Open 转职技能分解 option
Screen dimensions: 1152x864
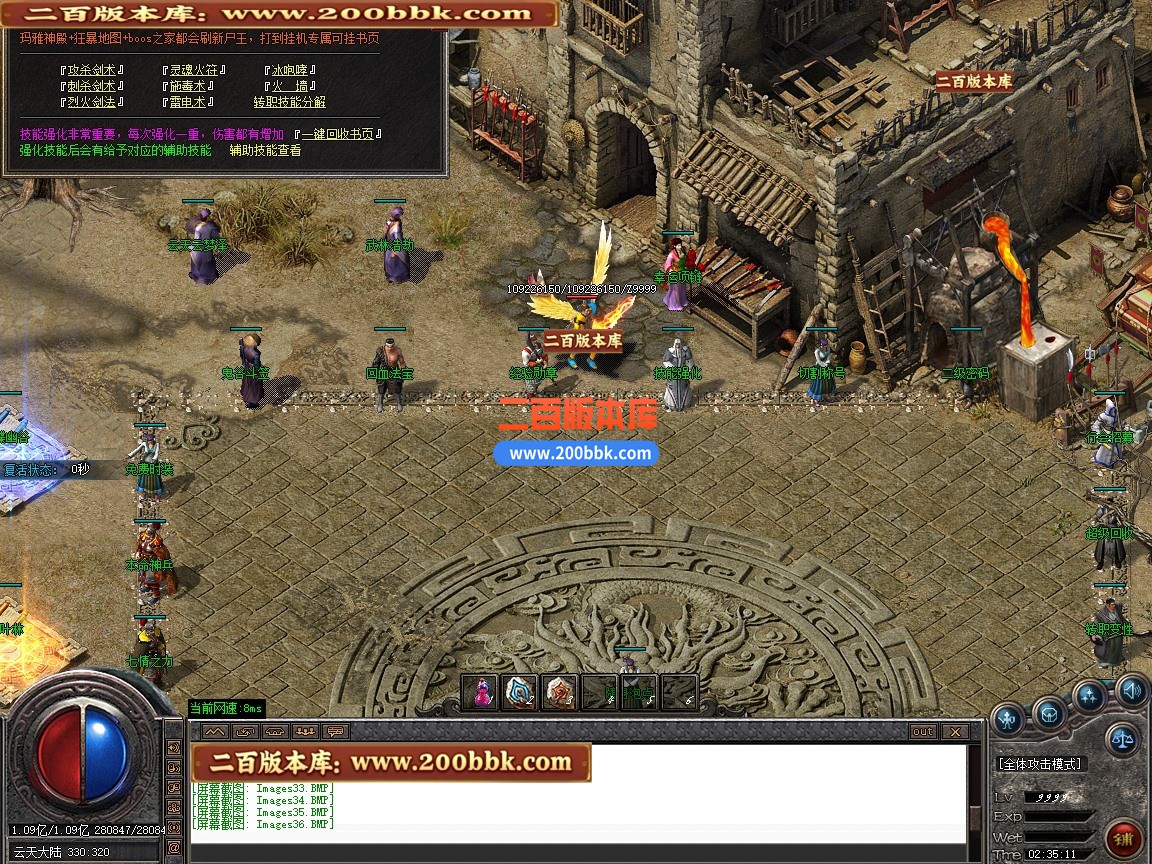(289, 102)
